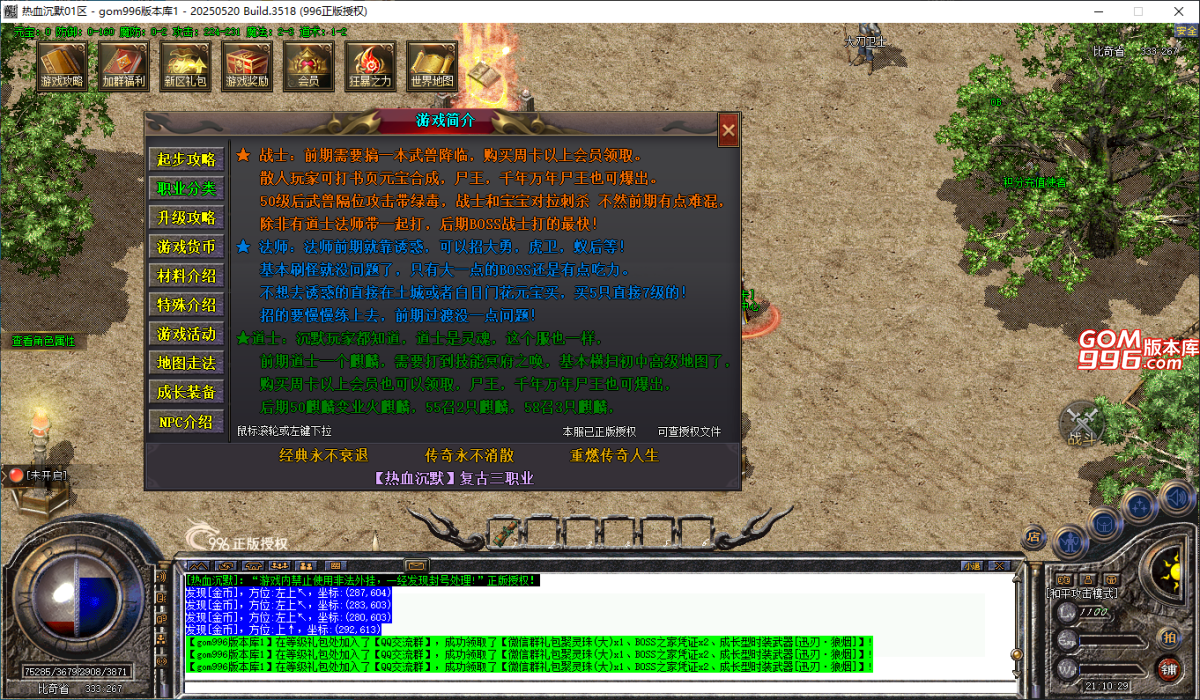Claim the 新区礼包 gift icon
Screen dimensions: 1200x700
[185, 66]
